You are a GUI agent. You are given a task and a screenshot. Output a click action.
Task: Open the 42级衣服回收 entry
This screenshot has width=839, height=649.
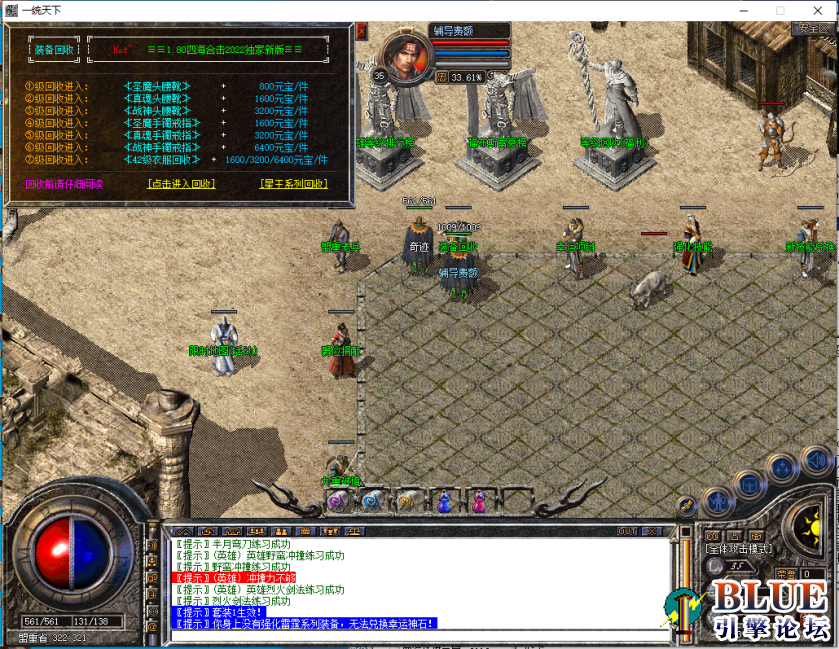pos(160,159)
